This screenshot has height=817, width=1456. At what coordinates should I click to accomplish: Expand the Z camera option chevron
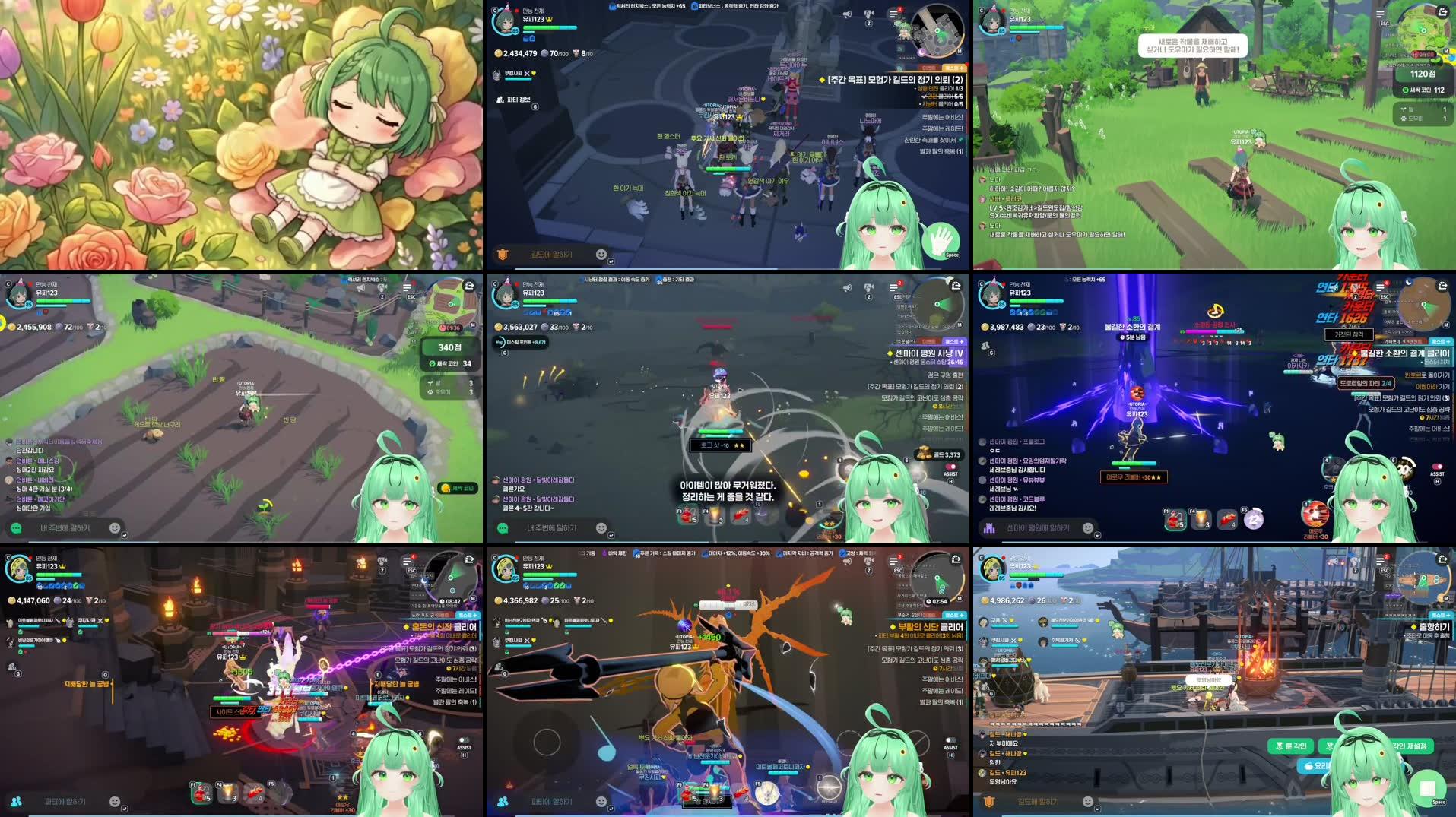pos(868,24)
